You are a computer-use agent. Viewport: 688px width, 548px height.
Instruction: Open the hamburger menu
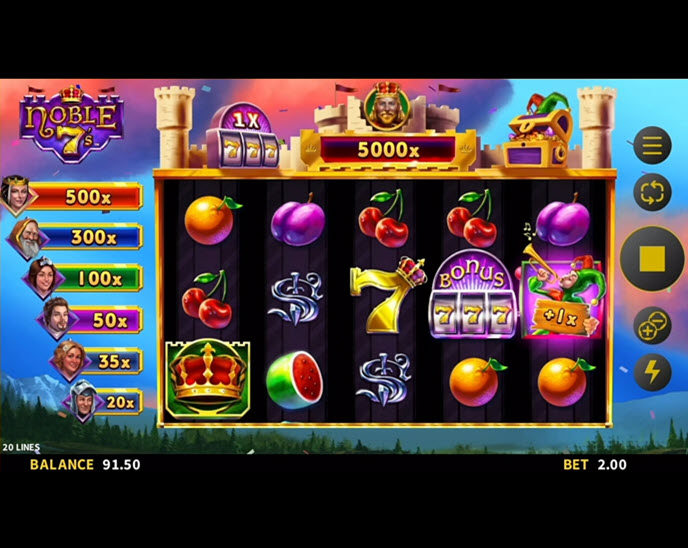(652, 147)
